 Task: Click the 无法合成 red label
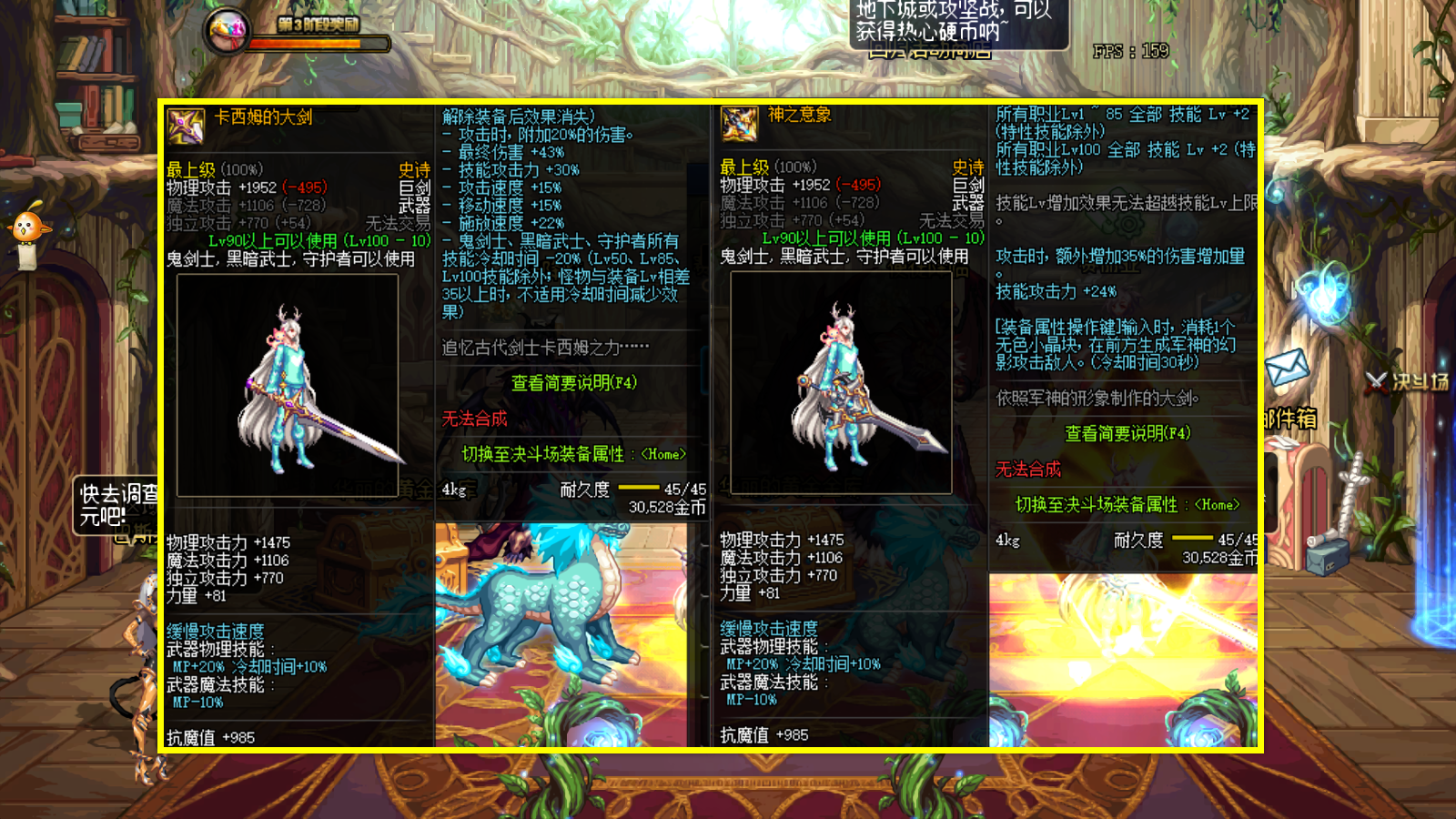(x=474, y=420)
